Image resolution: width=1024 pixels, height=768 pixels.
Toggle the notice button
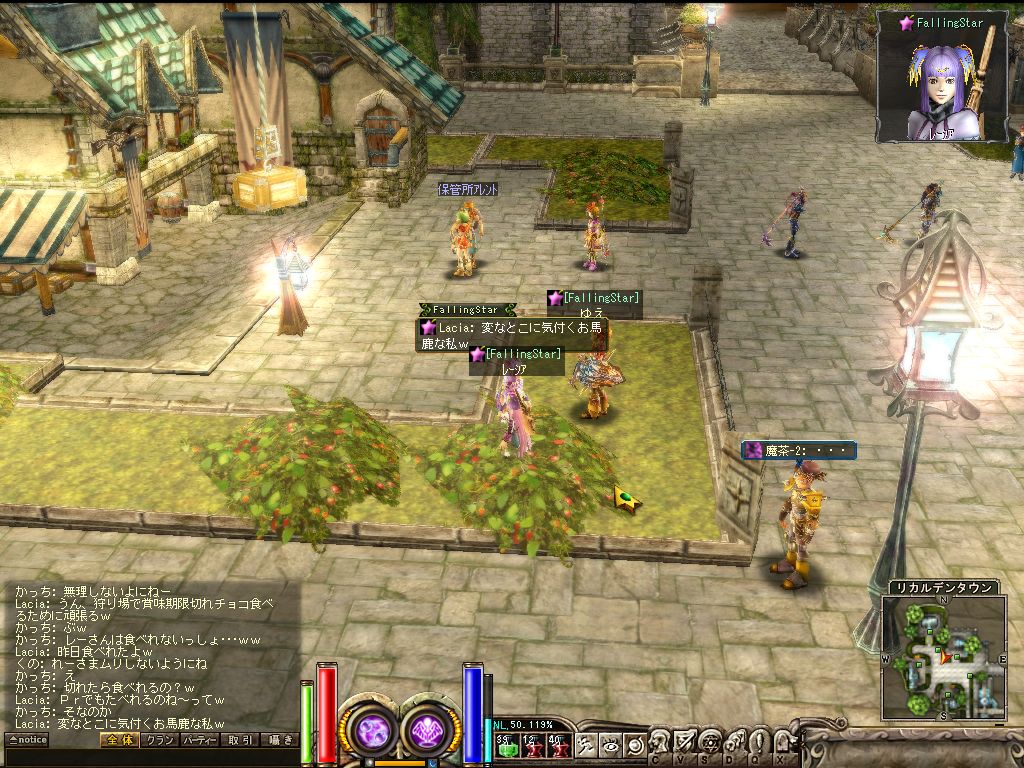(27, 740)
